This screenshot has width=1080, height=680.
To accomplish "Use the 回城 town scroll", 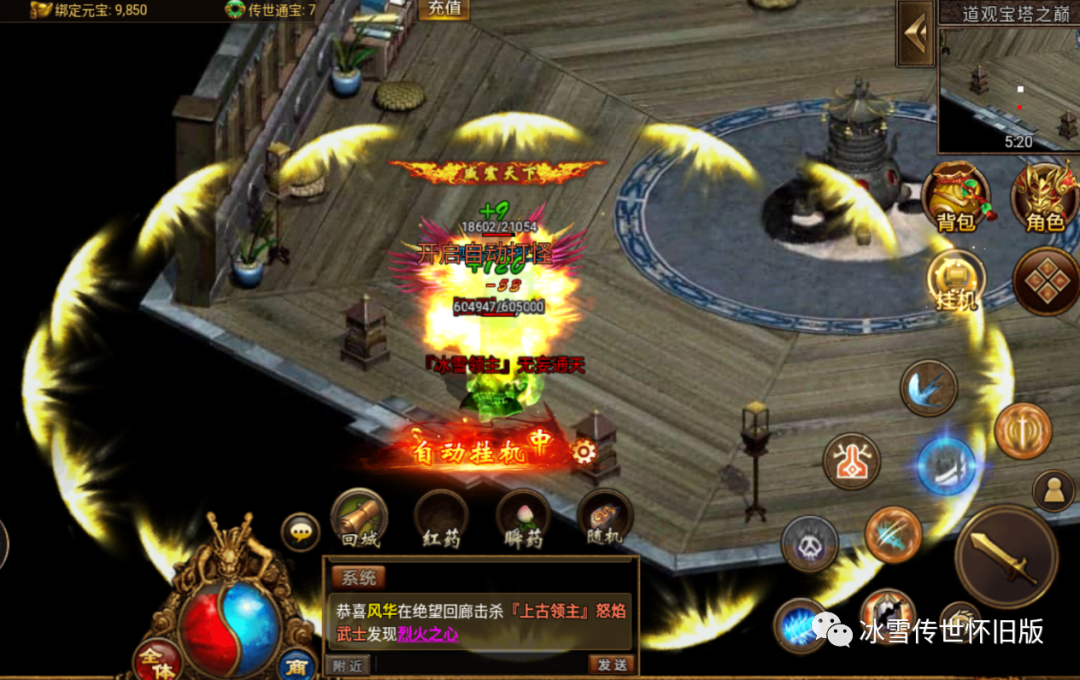I will (359, 517).
